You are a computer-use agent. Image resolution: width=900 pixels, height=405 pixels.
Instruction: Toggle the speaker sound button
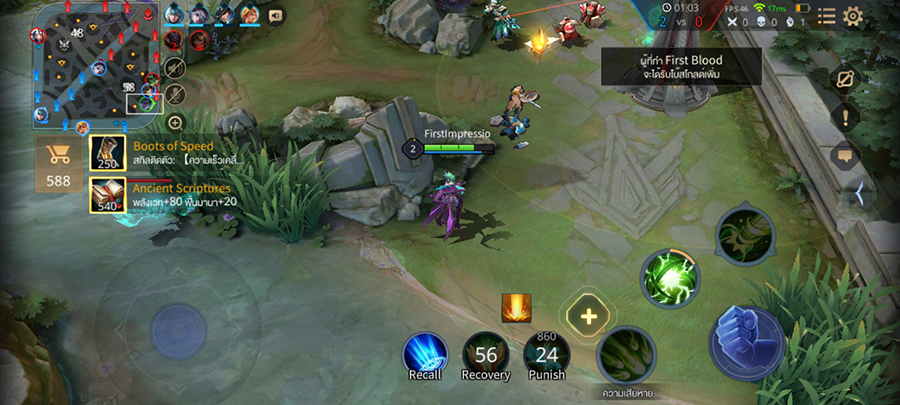point(276,15)
